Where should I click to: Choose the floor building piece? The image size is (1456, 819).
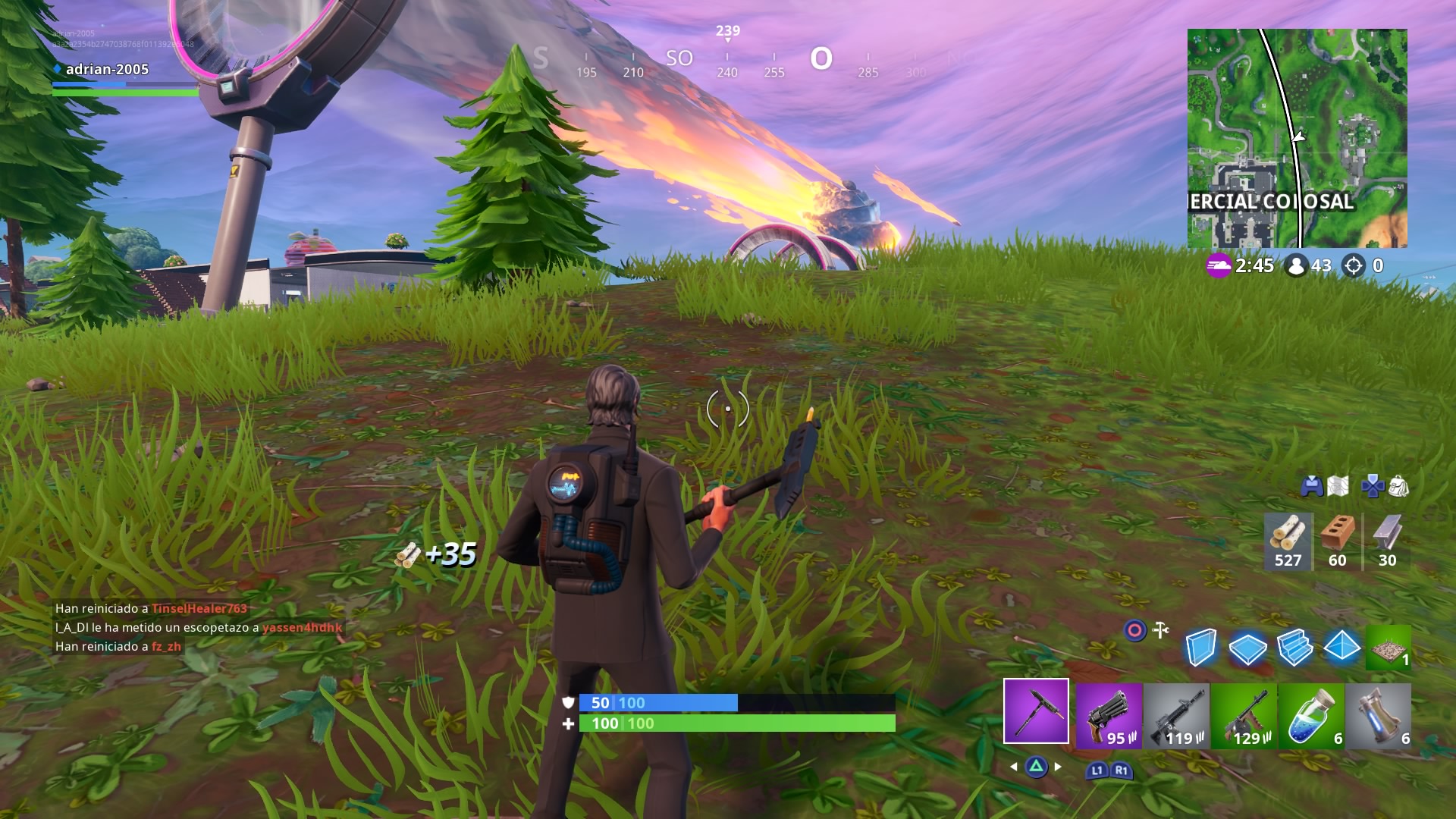click(1247, 648)
